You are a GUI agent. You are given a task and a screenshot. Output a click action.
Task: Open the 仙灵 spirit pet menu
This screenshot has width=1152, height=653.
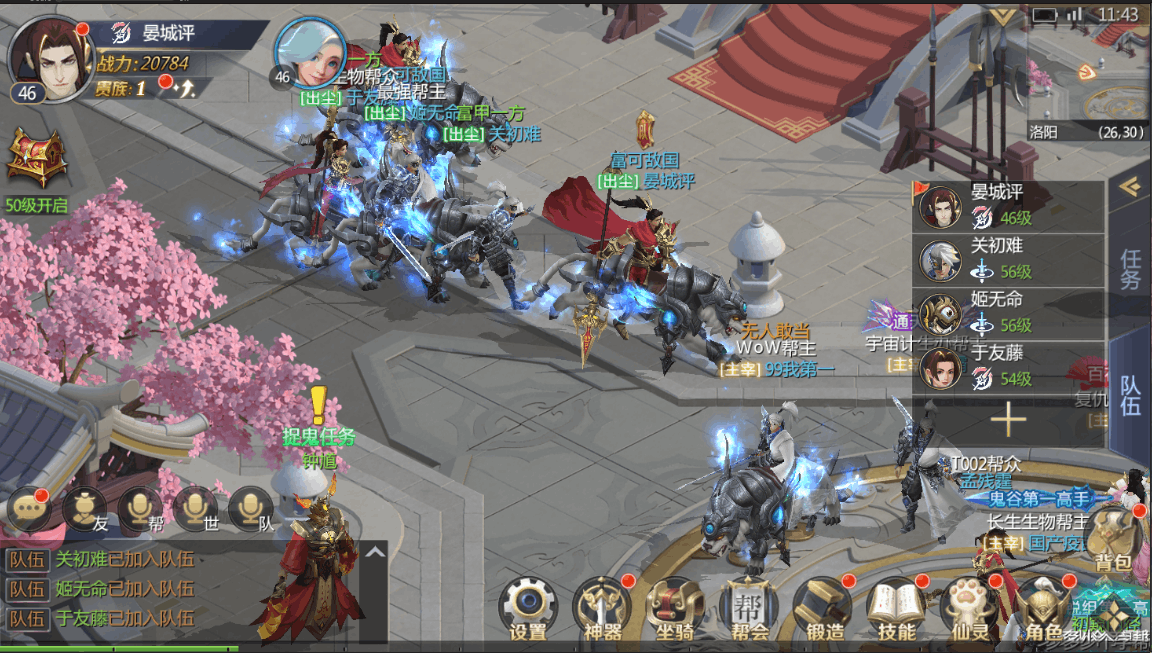[x=969, y=606]
